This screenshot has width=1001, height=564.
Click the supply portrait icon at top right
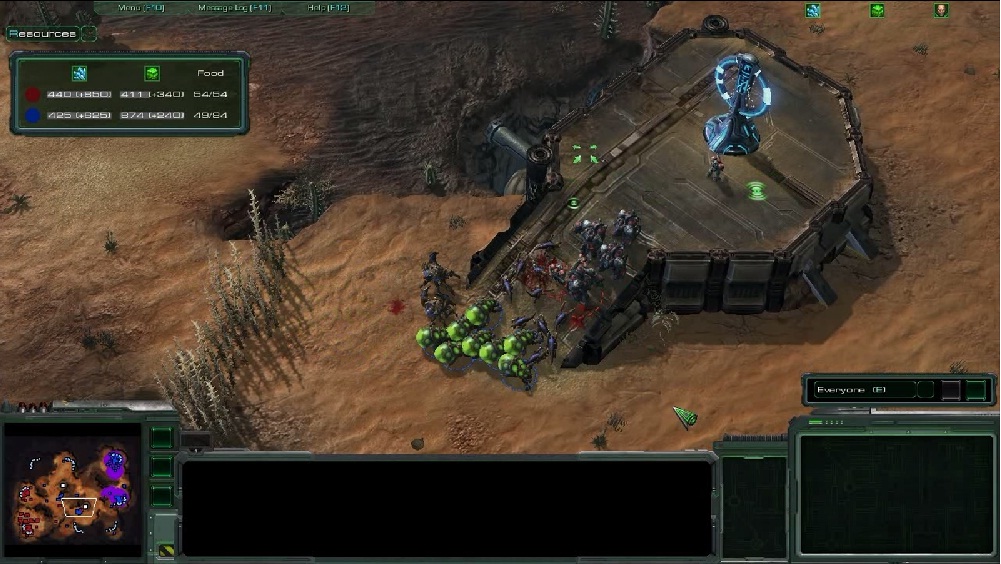[941, 11]
